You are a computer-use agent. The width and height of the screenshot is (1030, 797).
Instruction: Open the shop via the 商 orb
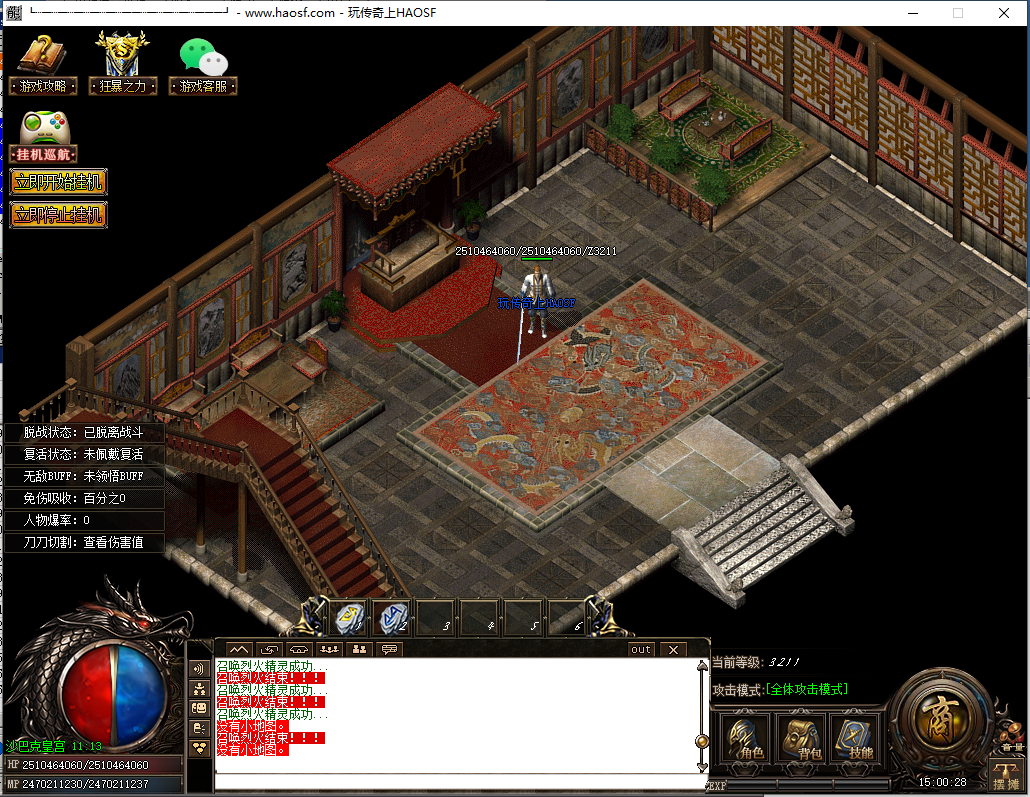(x=940, y=723)
